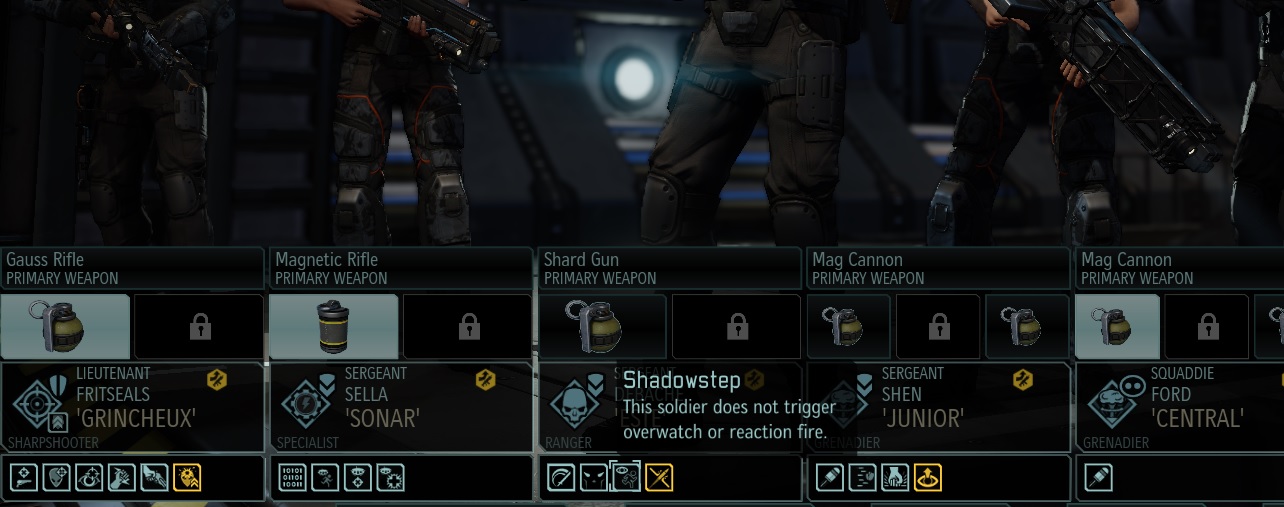This screenshot has width=1284, height=507.
Task: Choose the Ranger's frag grenade slot
Action: point(603,326)
